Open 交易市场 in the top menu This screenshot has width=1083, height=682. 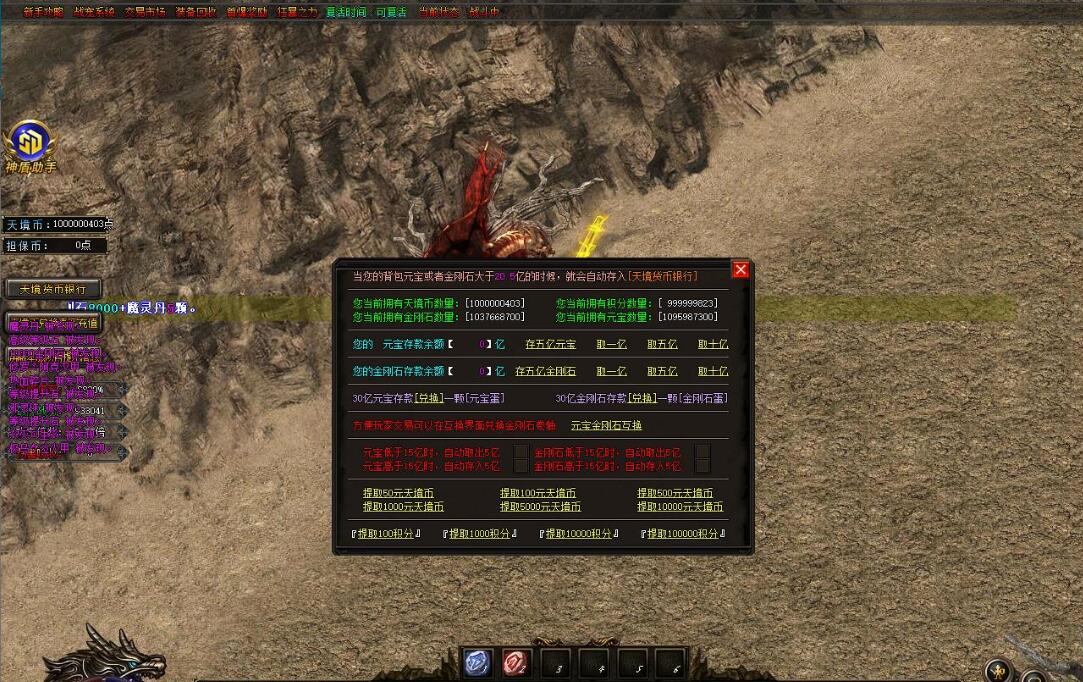(x=145, y=12)
